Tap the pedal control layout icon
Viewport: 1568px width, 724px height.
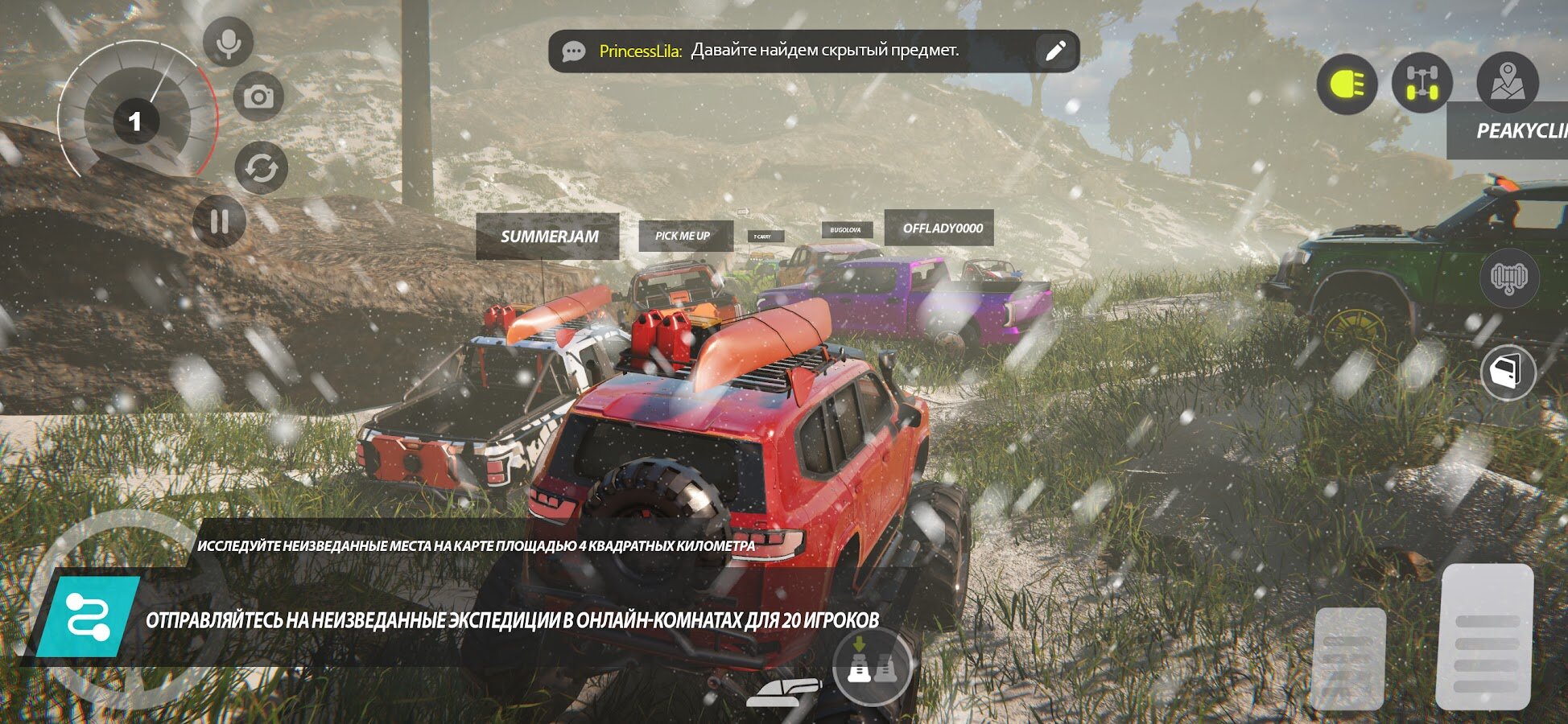[x=872, y=666]
